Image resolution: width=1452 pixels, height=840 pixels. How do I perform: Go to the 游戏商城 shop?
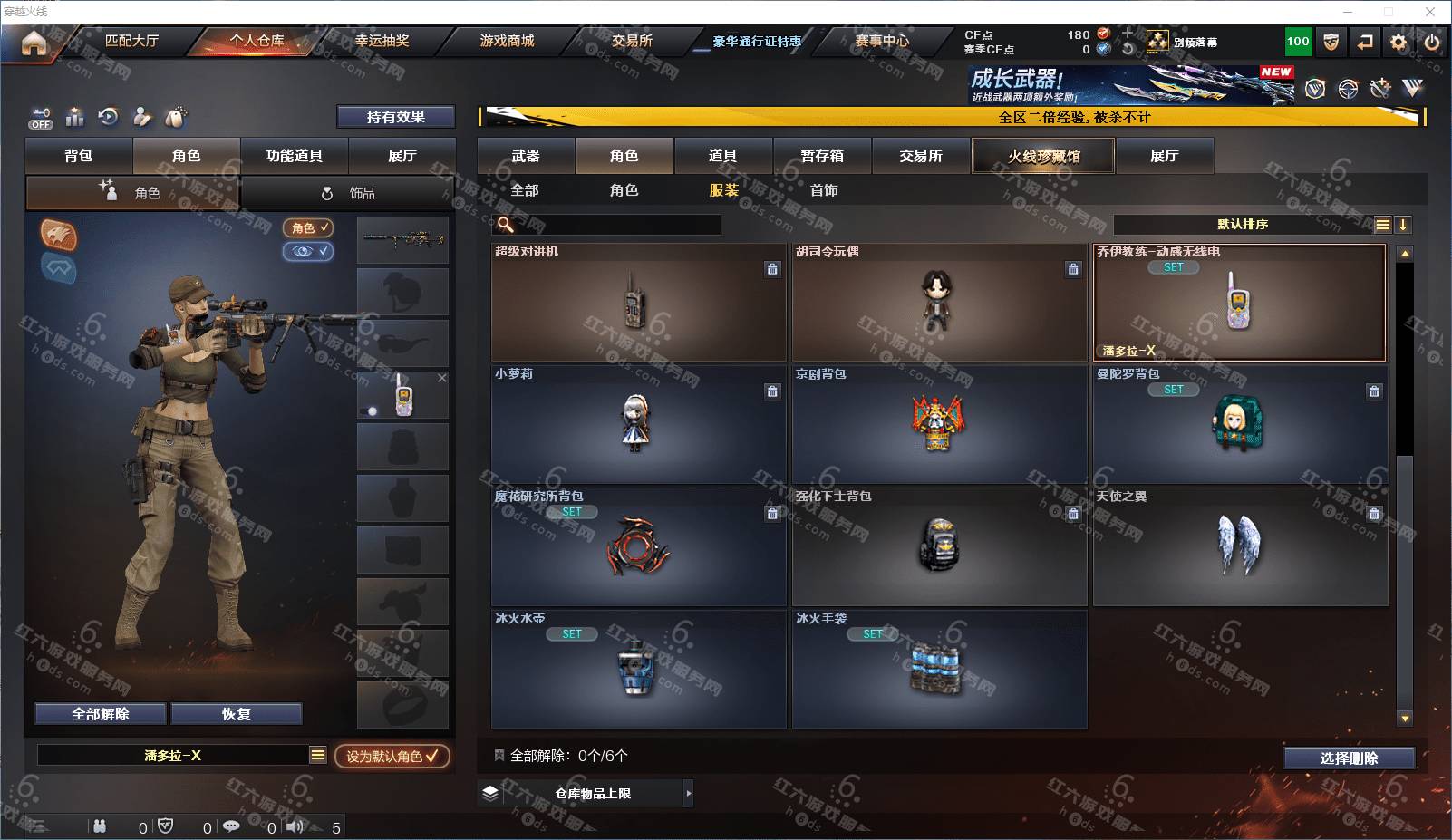click(x=507, y=41)
